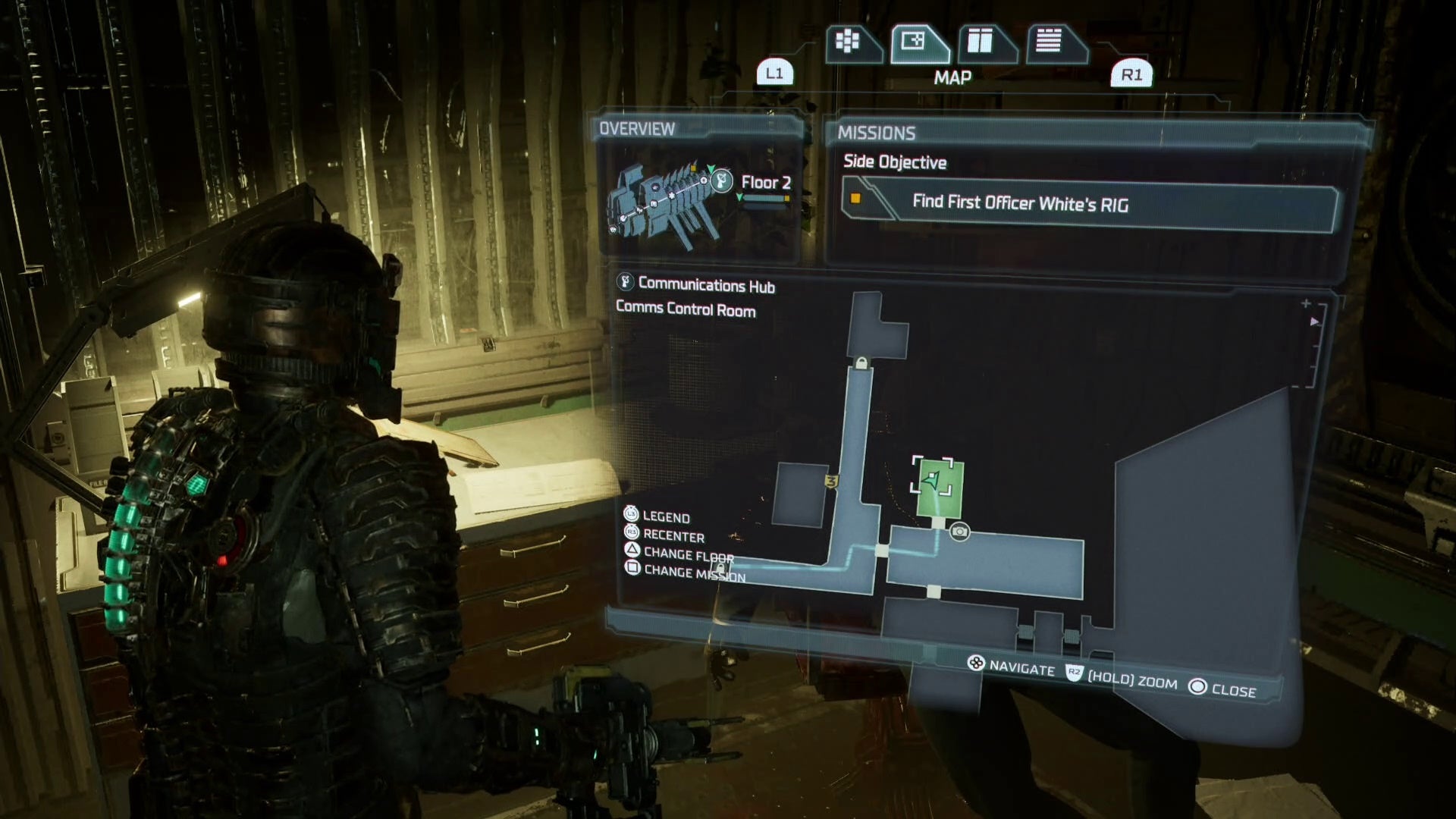The image size is (1456, 819).
Task: Open the tab with the lined list icon
Action: tap(1050, 42)
